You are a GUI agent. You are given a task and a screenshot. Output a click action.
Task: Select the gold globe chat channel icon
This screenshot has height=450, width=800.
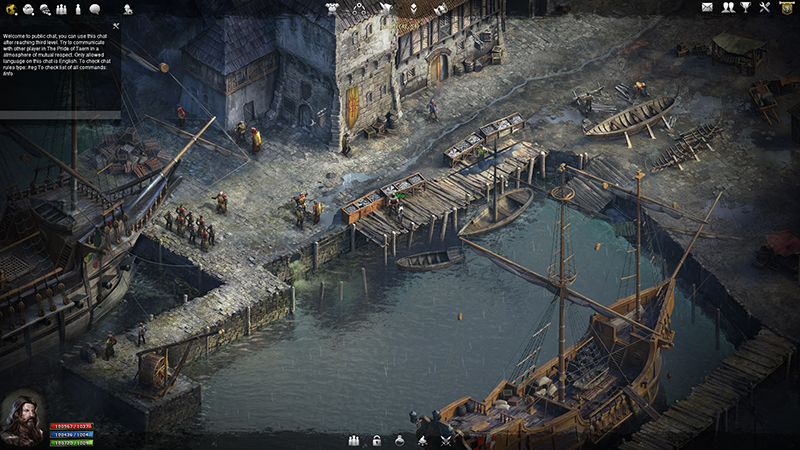11,9
